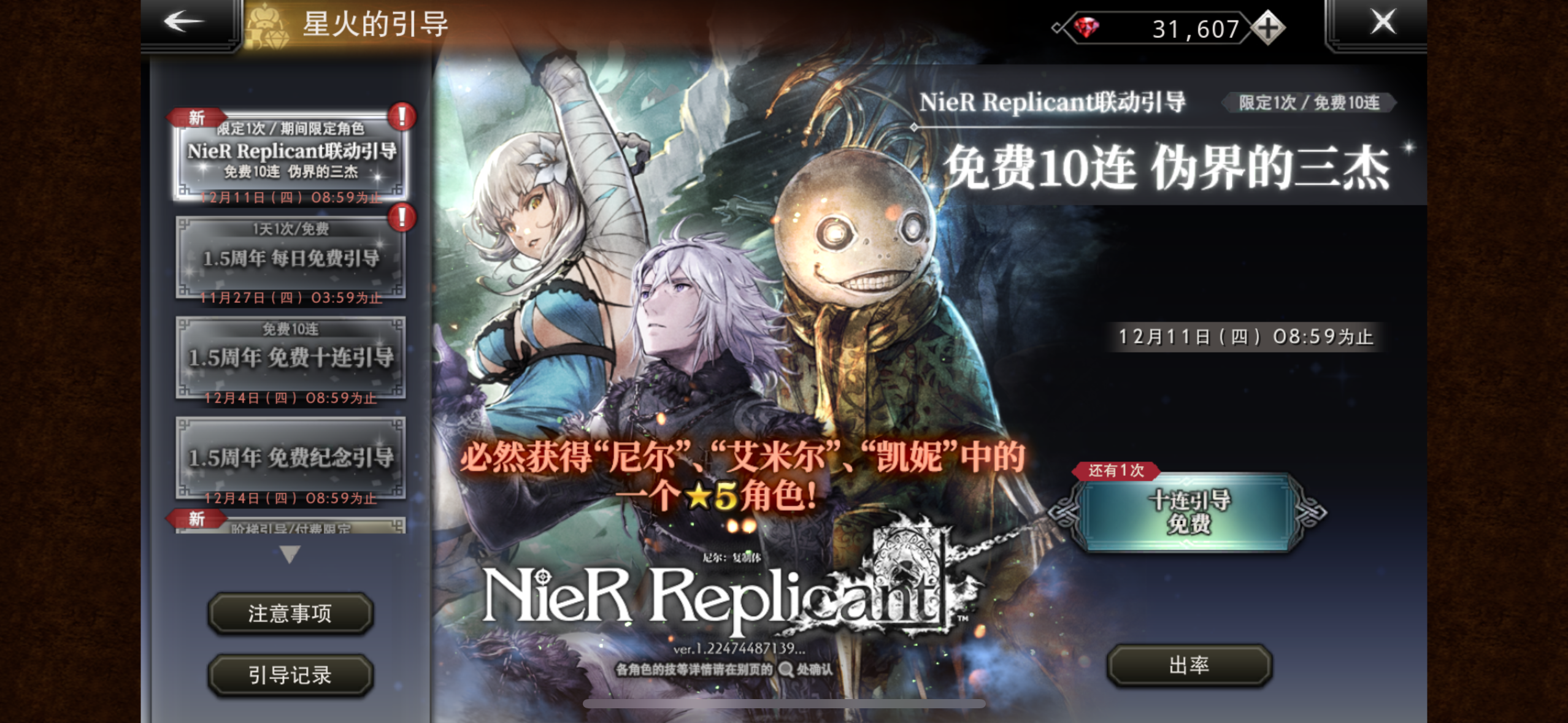Open the magnifier icon in the detail note text
This screenshot has width=1568, height=723.
(784, 669)
